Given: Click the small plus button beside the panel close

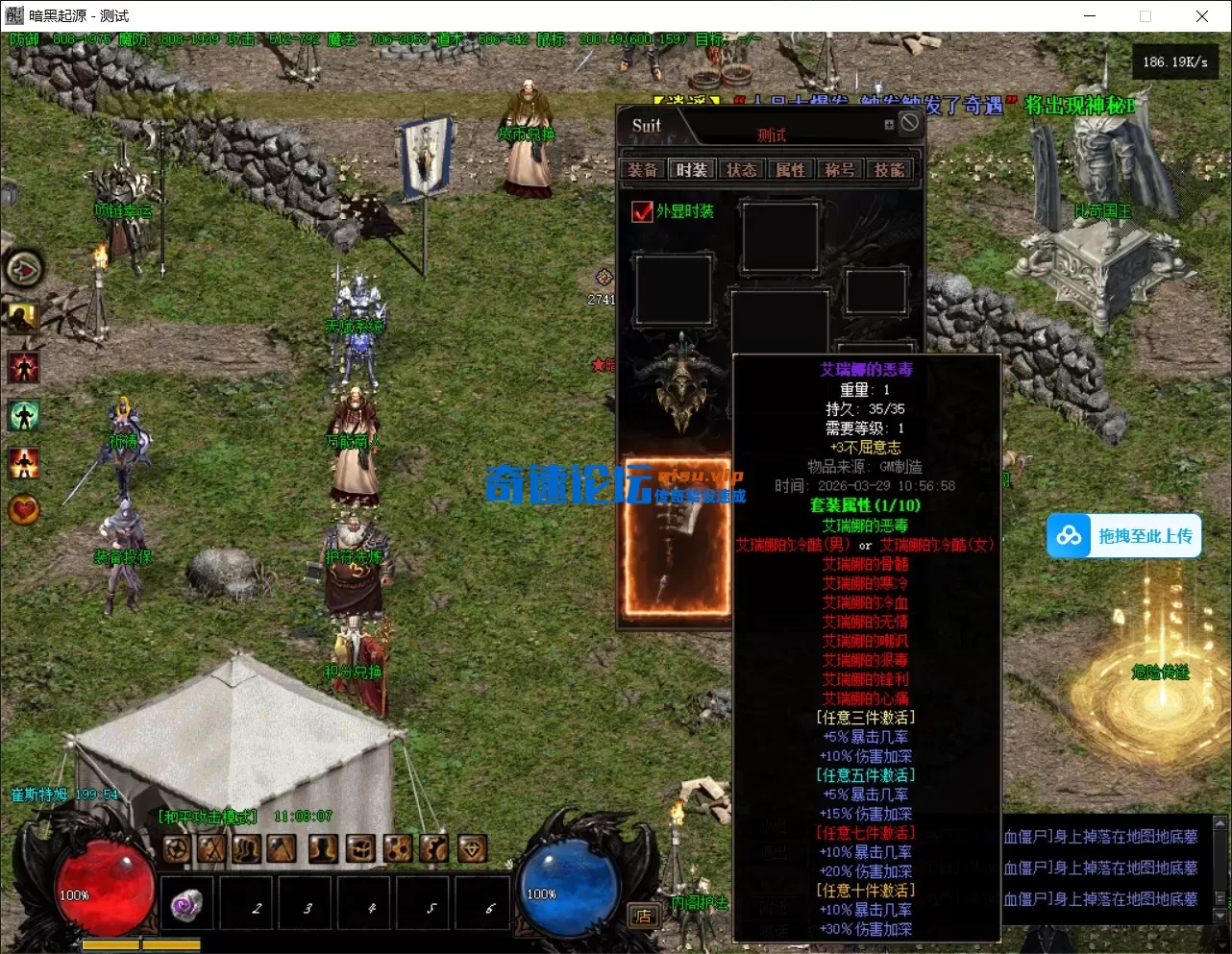Looking at the screenshot, I should pyautogui.click(x=889, y=125).
